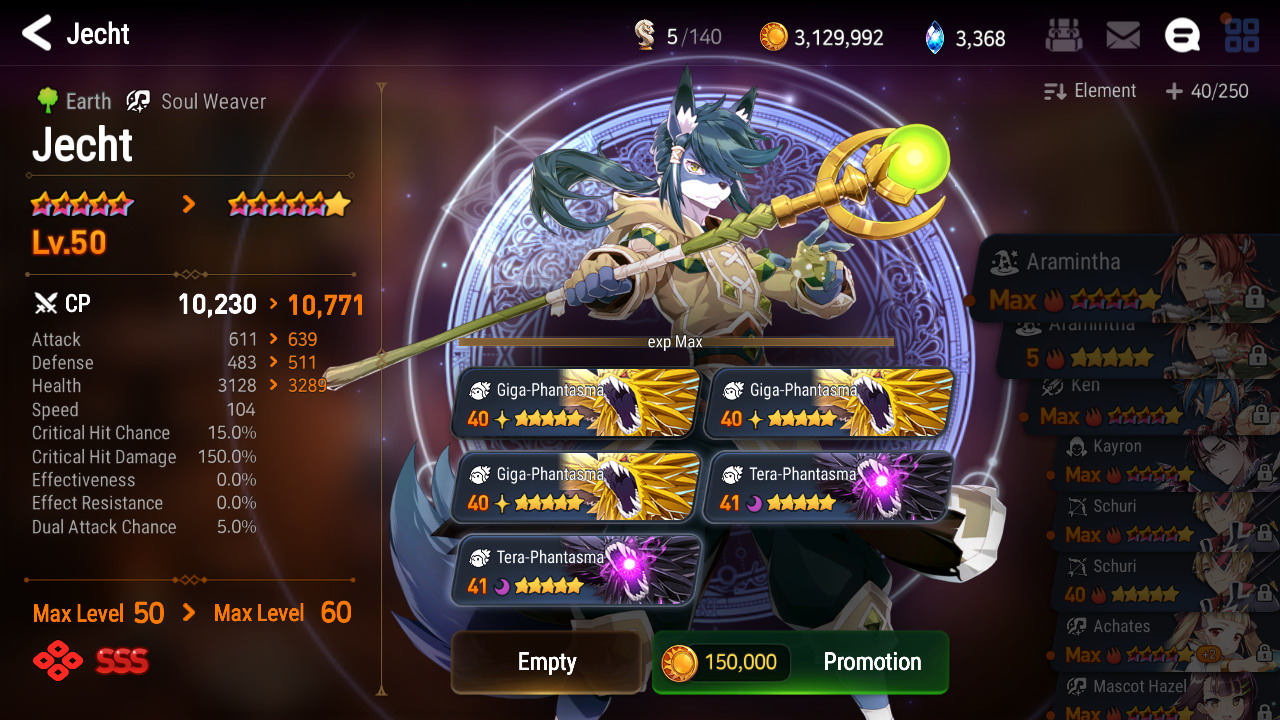Open the theater seats icon in top bar
Viewport: 1280px width, 720px height.
(1063, 37)
